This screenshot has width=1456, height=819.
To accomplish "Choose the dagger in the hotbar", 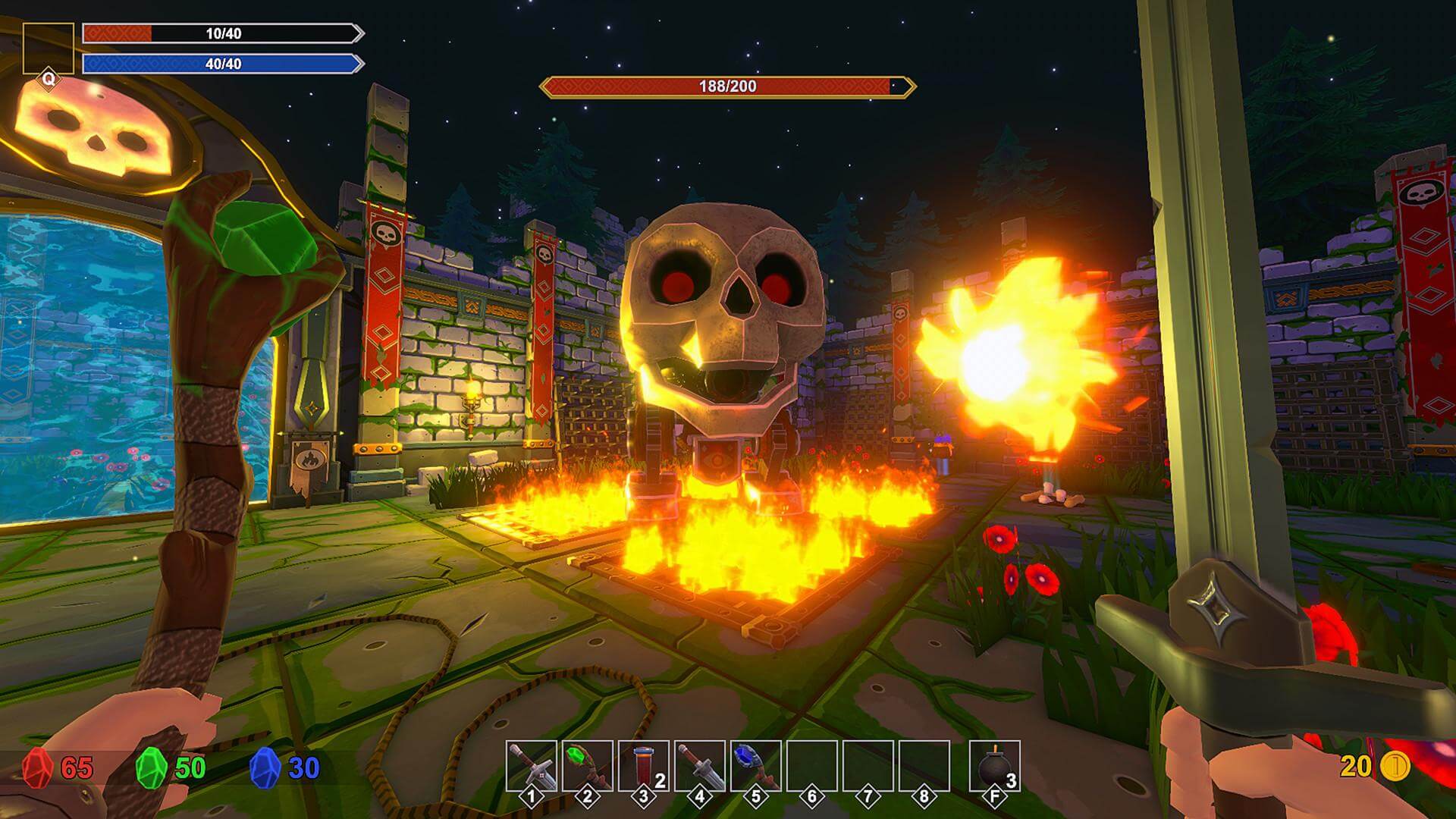I will pos(699,766).
